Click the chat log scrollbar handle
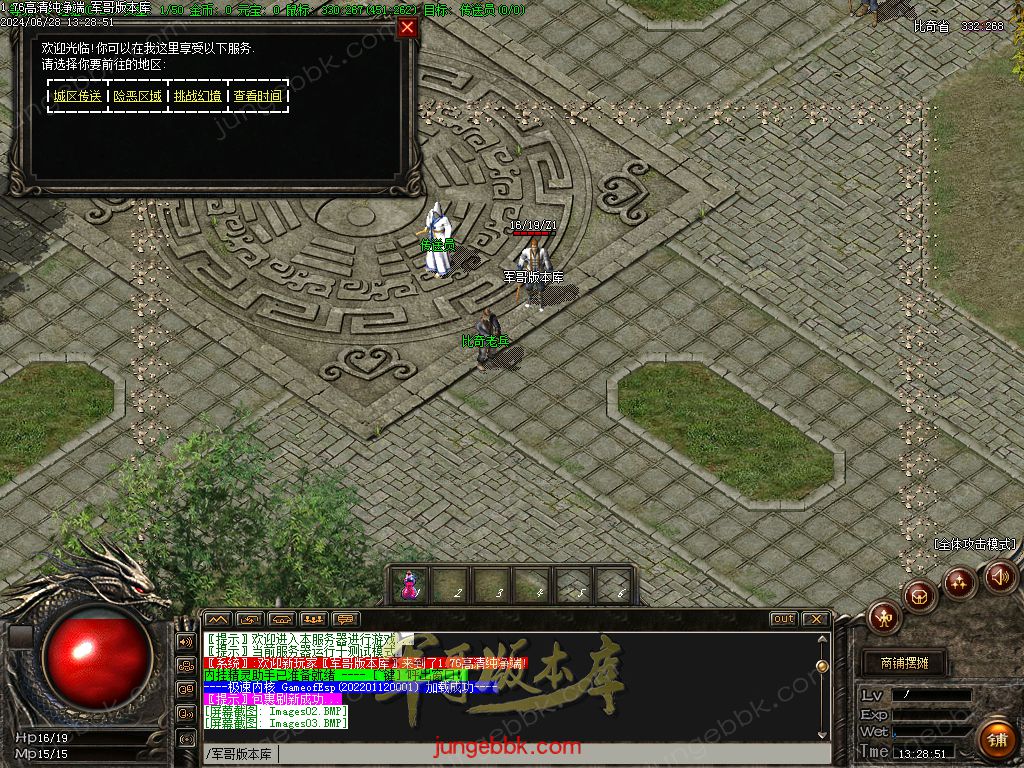Screen dimensions: 1024x768 tap(822, 666)
